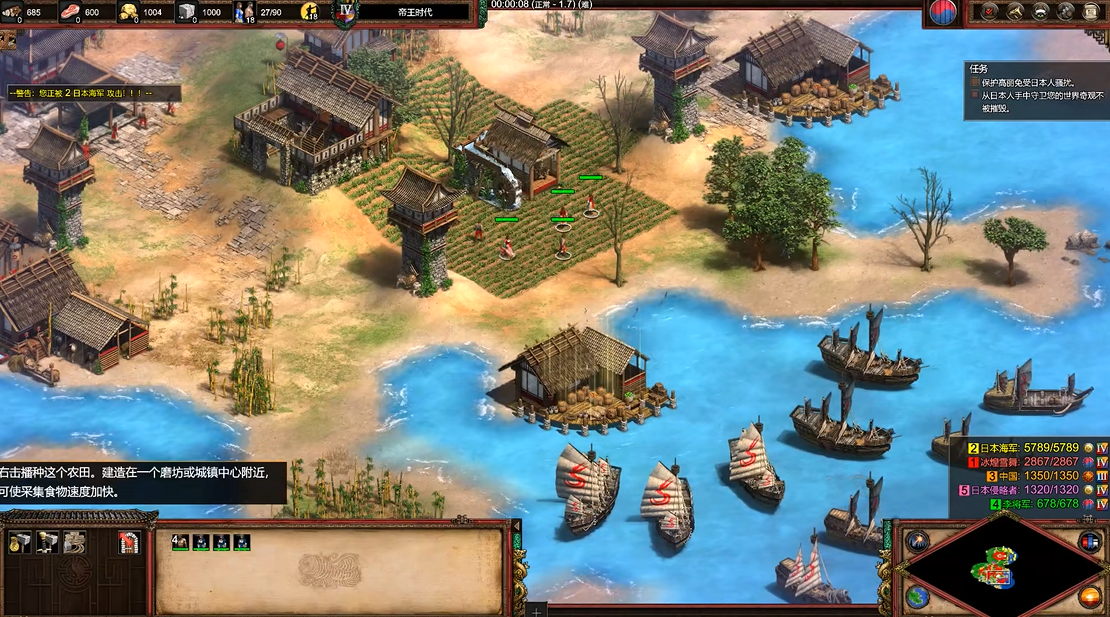The height and width of the screenshot is (617, 1110).
Task: Open the diplomacy handshake icon
Action: pos(1041,12)
